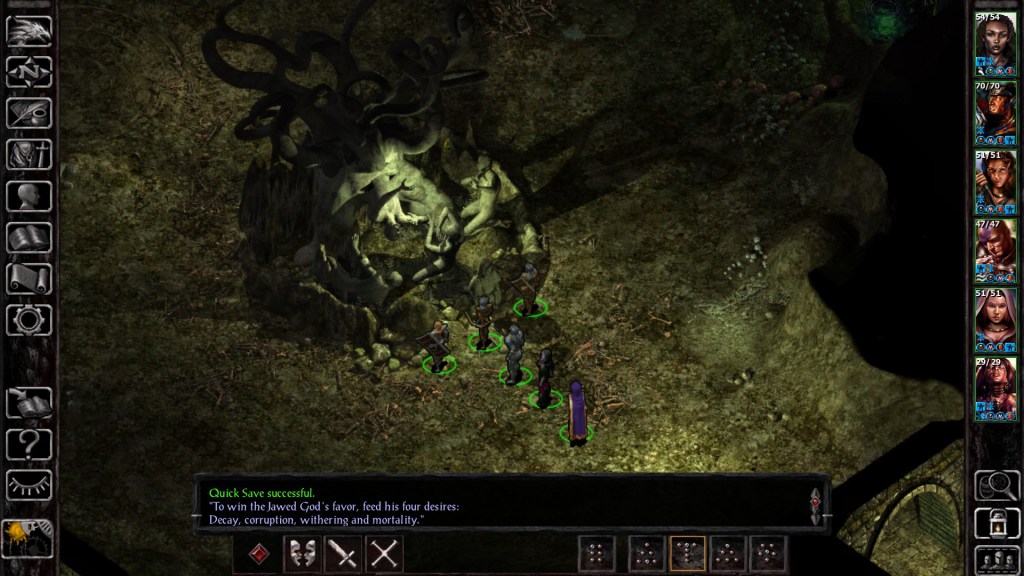Click the sun and moon game clock
1024x576 pixels.
[x=27, y=536]
